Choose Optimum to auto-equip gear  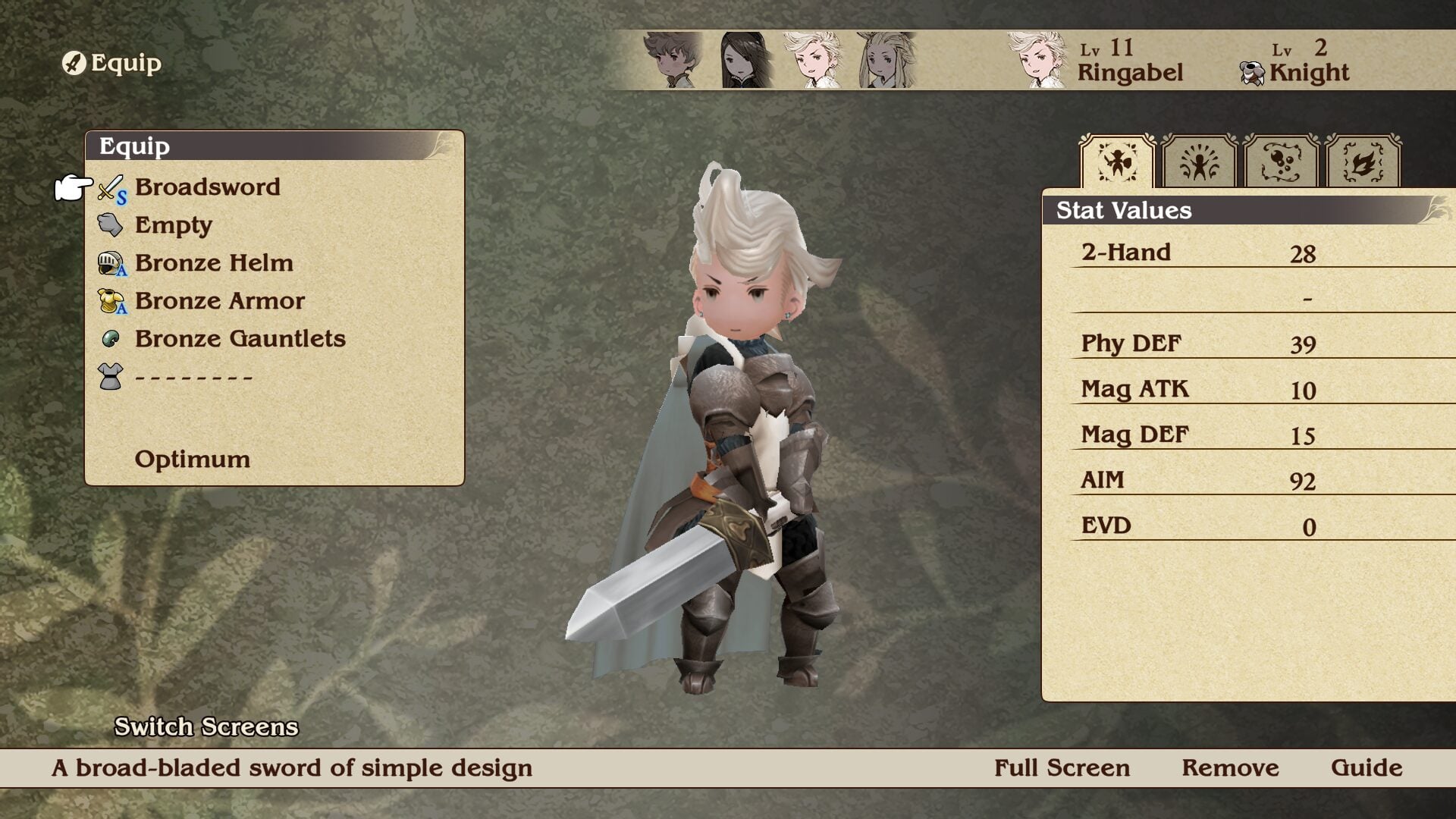pos(192,460)
